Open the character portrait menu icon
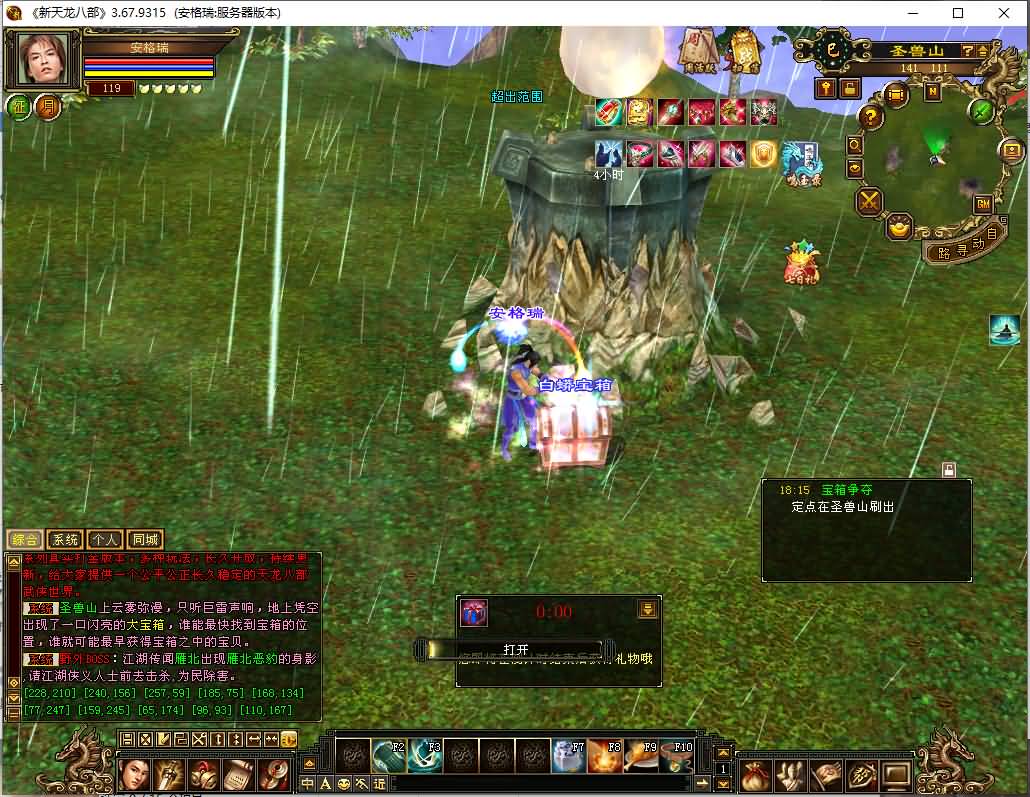Screen dimensions: 1030x797 (135, 774)
